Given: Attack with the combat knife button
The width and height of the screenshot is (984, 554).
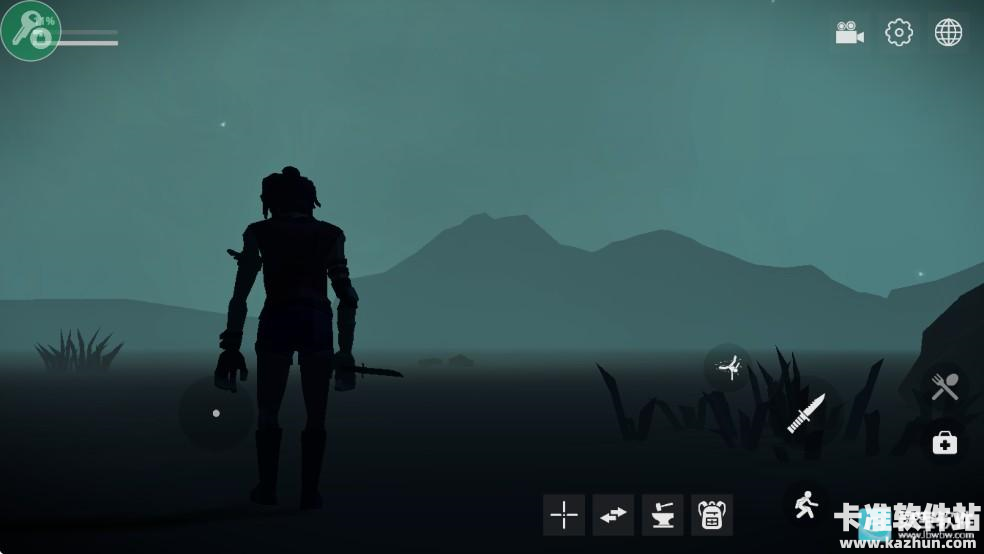Looking at the screenshot, I should 806,412.
